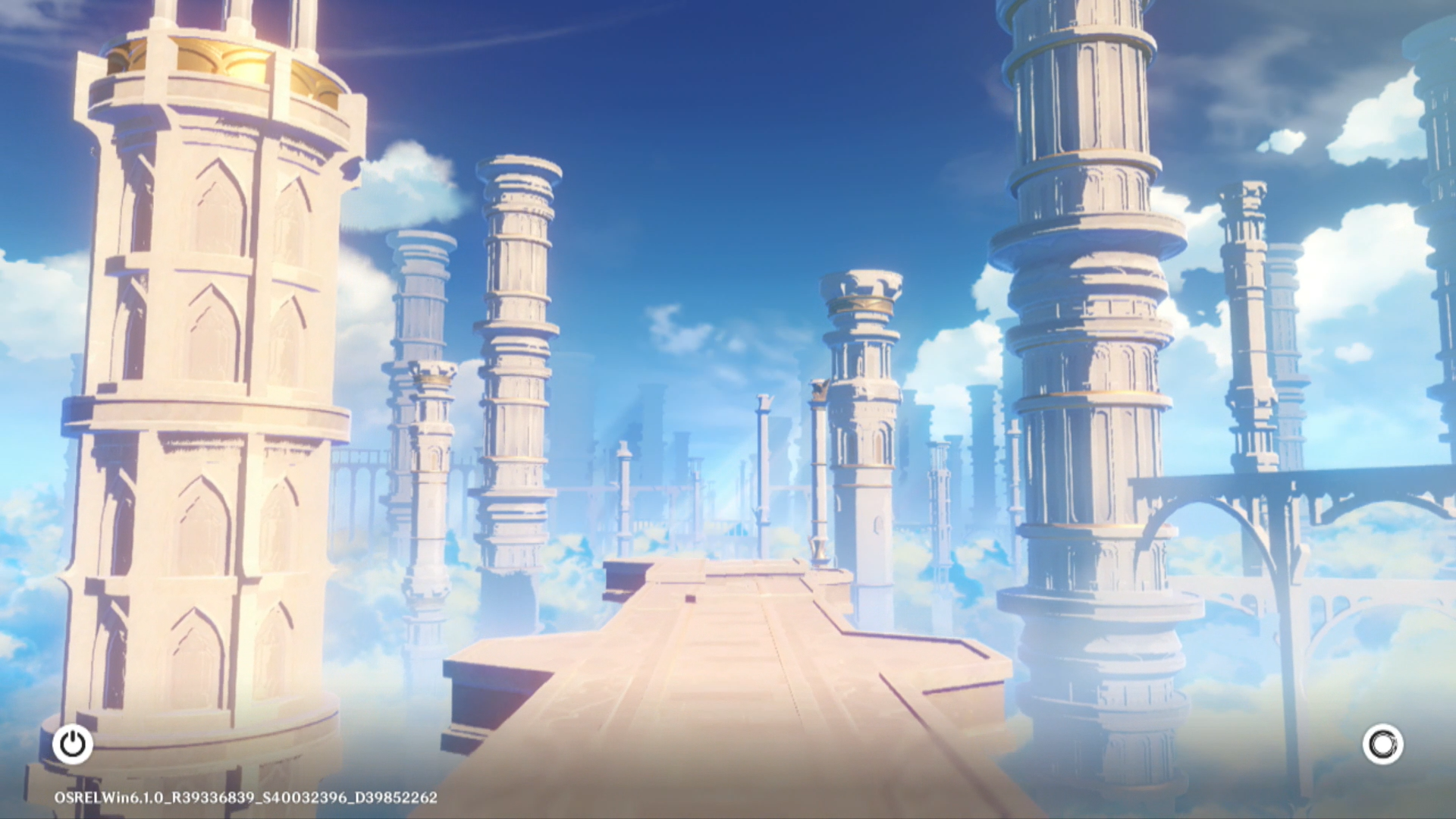This screenshot has width=1456, height=819.
Task: Open the circular ring icon button
Action: coord(1382,744)
